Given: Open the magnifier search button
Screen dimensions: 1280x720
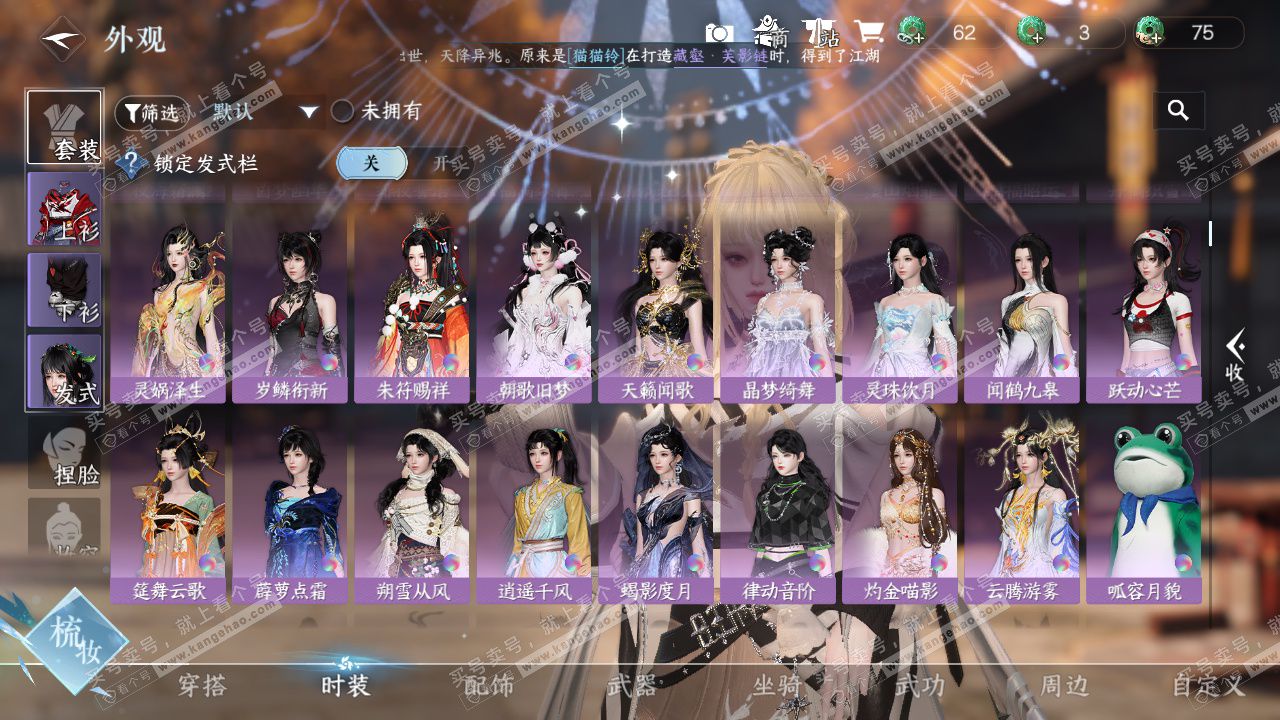Looking at the screenshot, I should click(x=1178, y=111).
